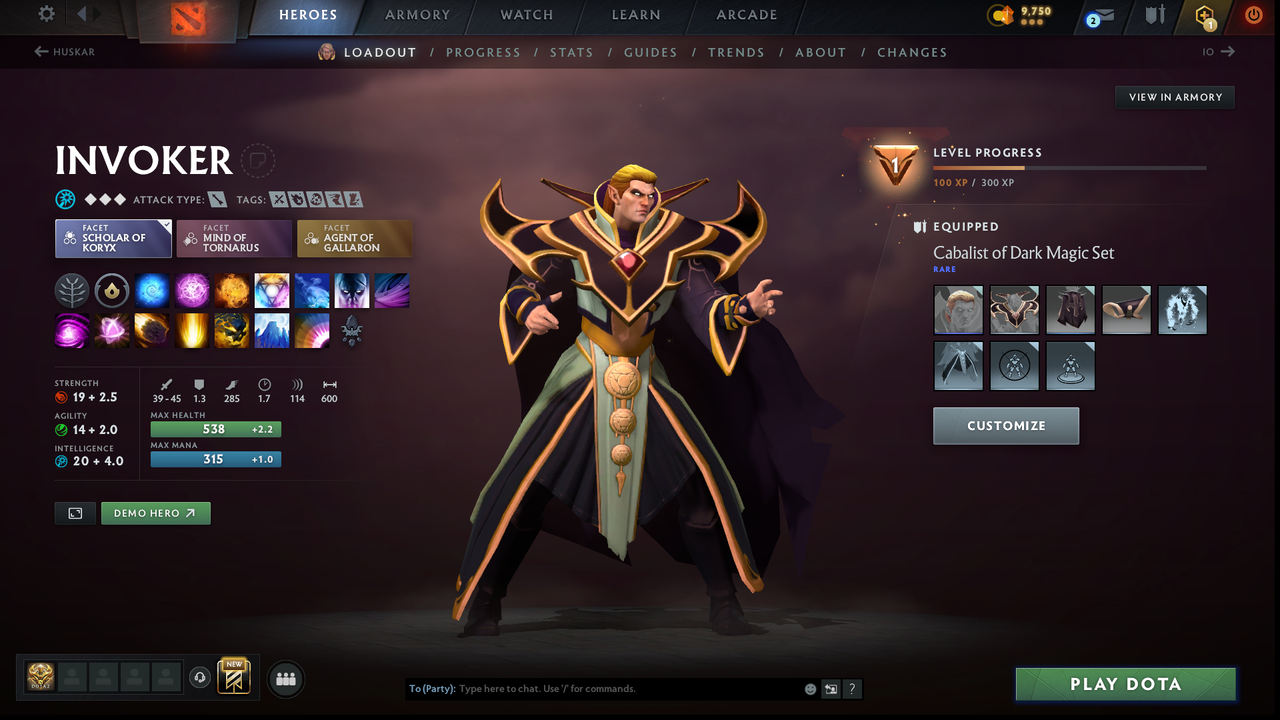The image size is (1280, 720).
Task: Open voice chat with the headset icon
Action: tap(199, 678)
